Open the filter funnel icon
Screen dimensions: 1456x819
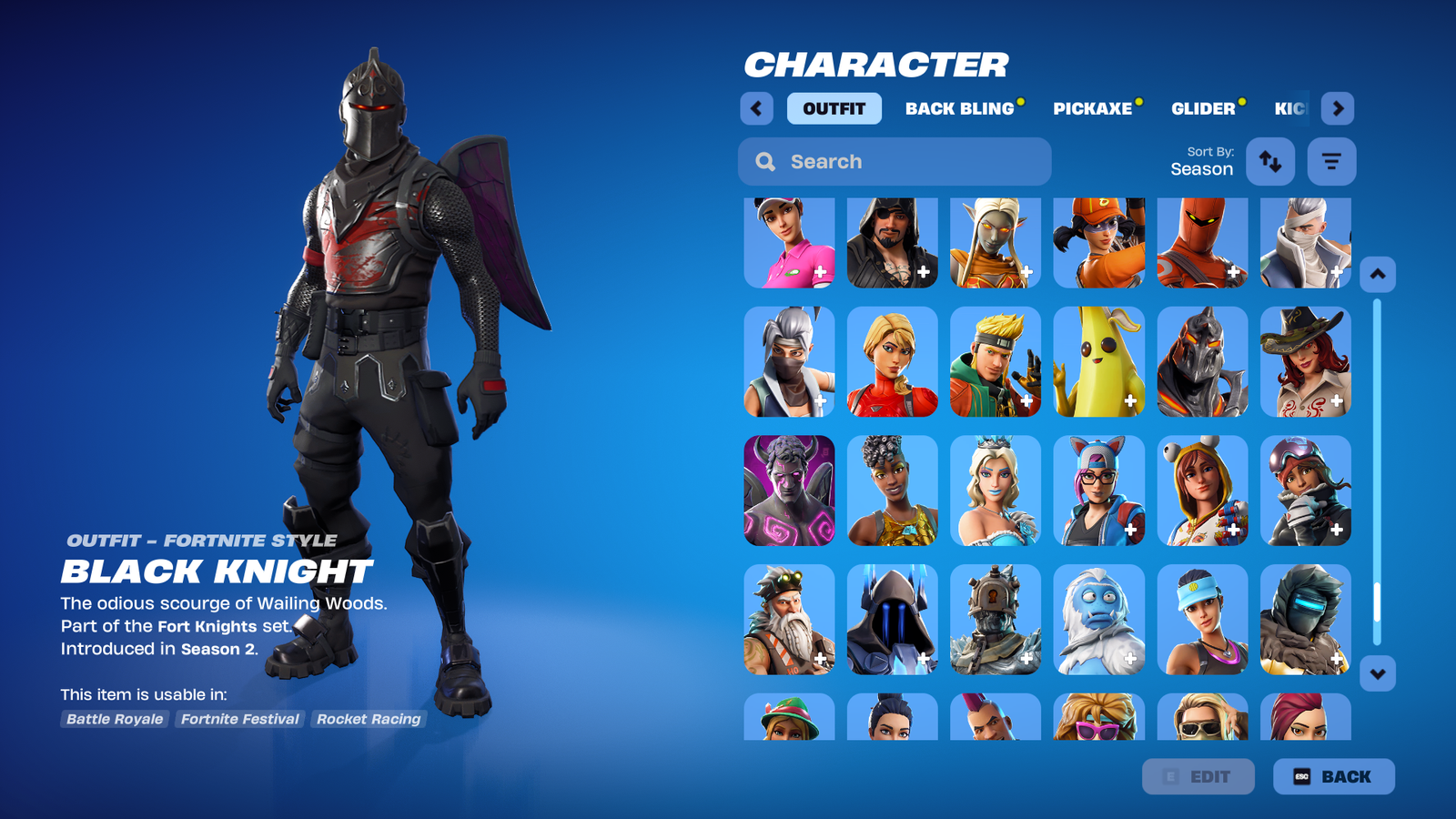(1331, 161)
